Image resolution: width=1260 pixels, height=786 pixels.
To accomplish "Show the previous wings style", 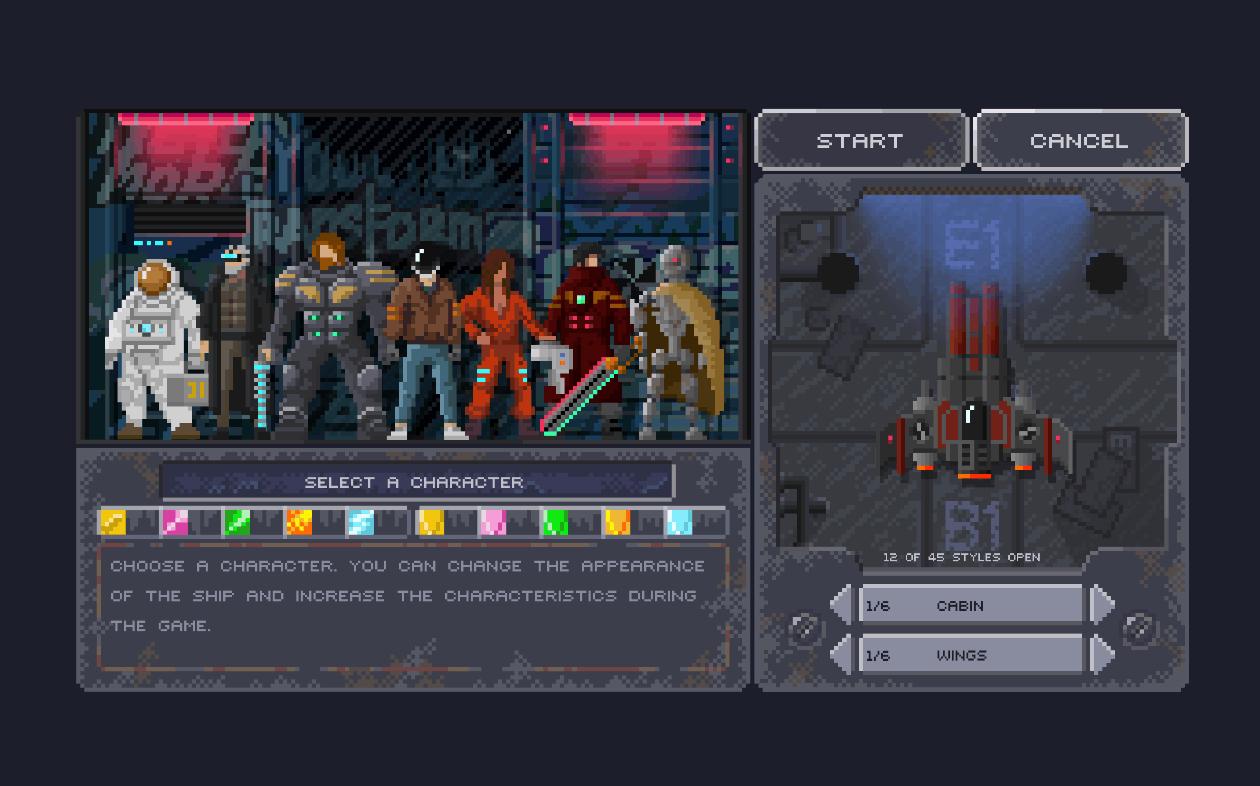I will [x=842, y=655].
